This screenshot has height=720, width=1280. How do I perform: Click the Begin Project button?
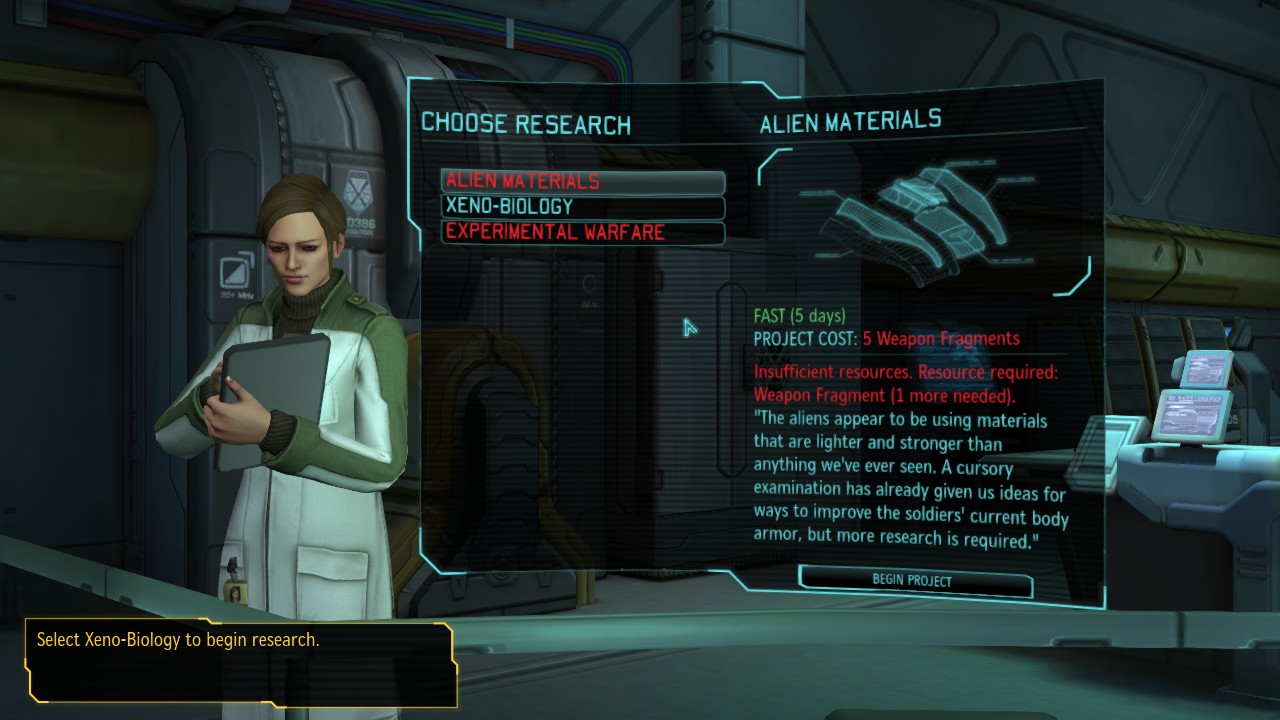pyautogui.click(x=914, y=580)
